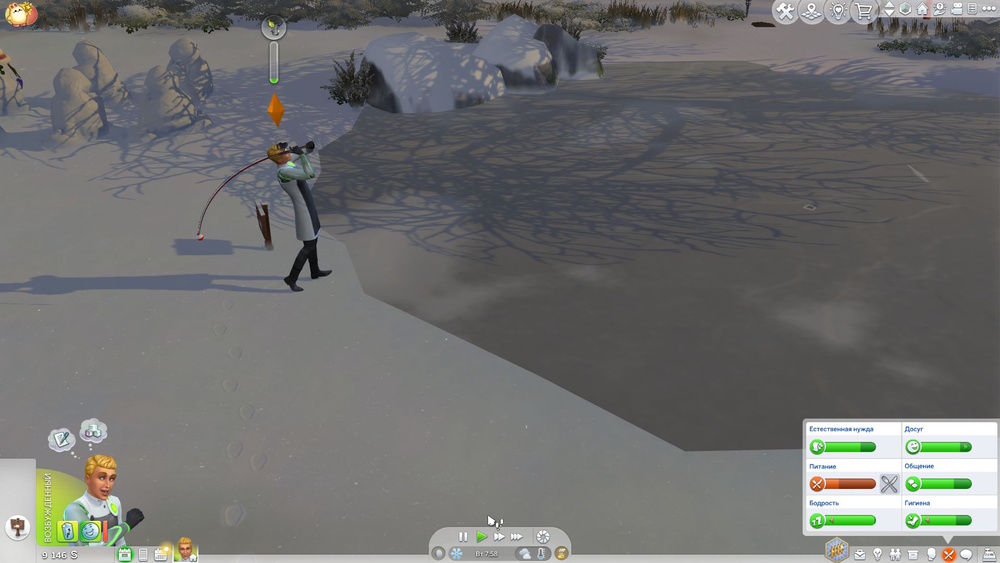Viewport: 1000px width, 563px height.
Task: Select the active Sim's household portrait
Action: (x=186, y=549)
